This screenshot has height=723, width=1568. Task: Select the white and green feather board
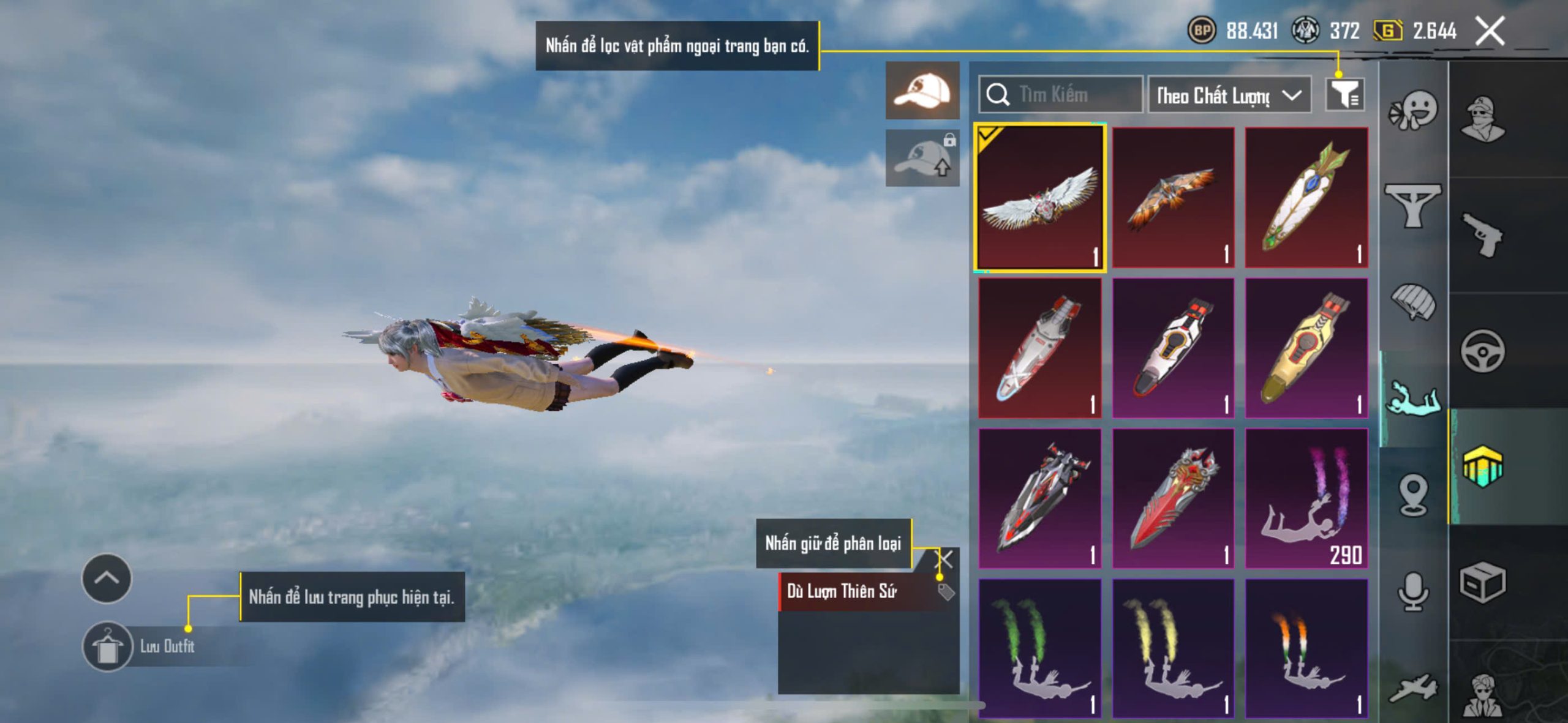(x=1306, y=197)
